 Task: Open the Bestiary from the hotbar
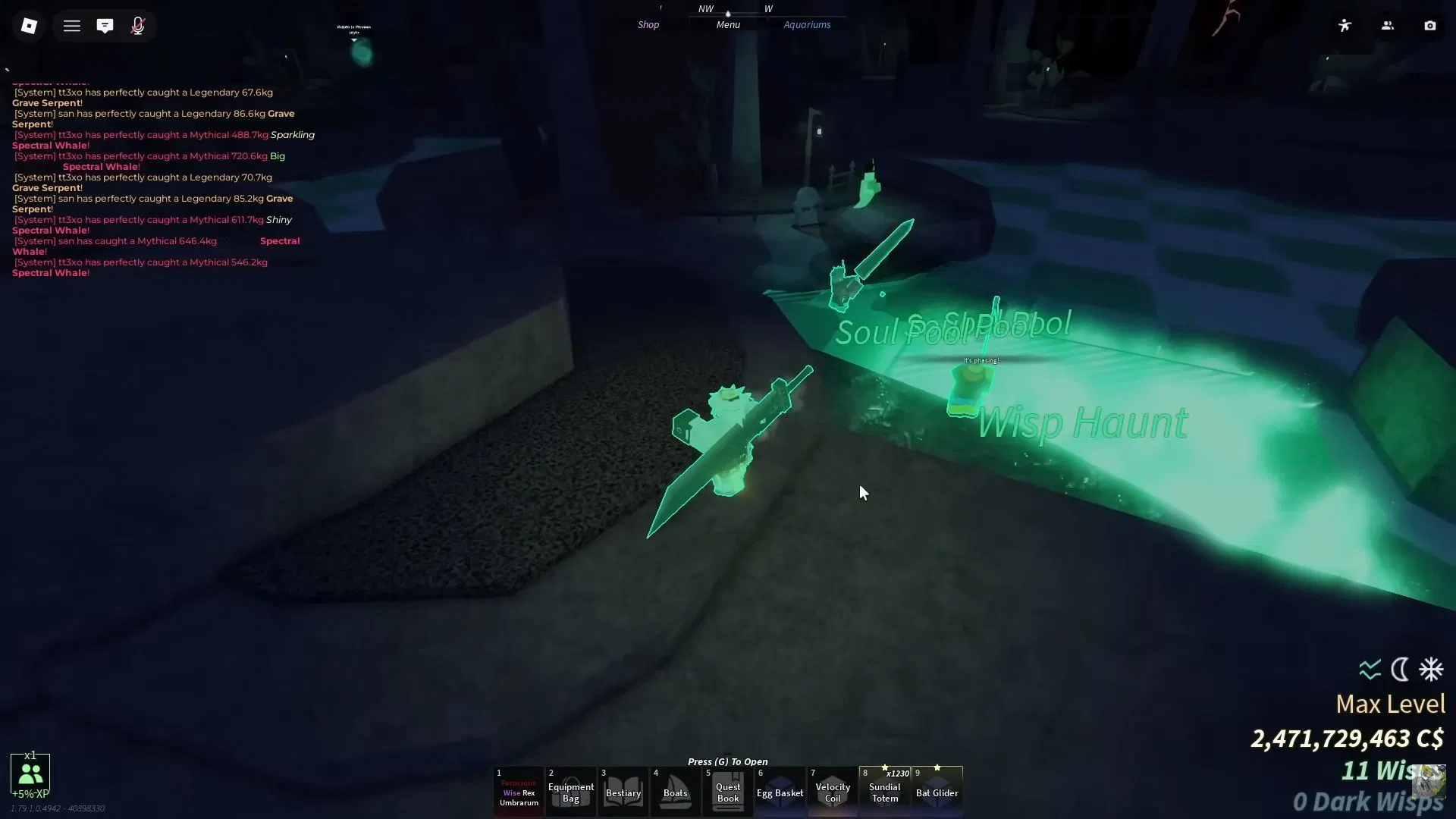(623, 791)
